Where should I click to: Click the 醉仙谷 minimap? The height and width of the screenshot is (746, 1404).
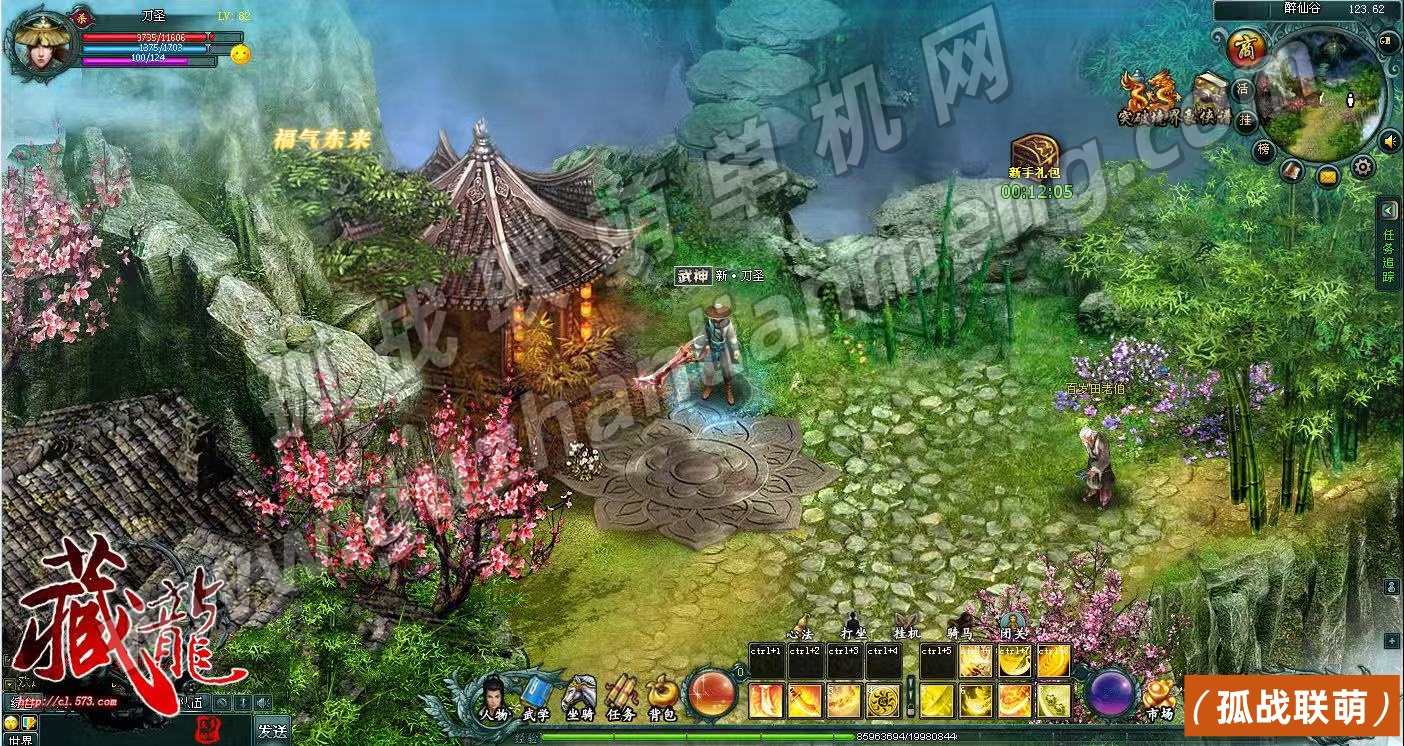point(1324,93)
